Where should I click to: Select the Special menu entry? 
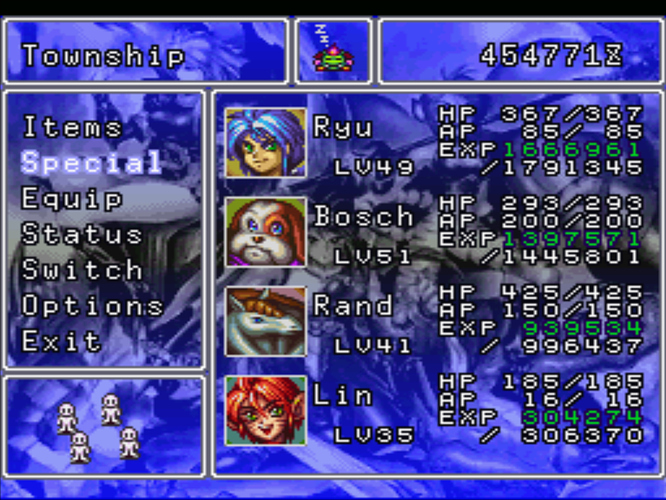pyautogui.click(x=91, y=162)
